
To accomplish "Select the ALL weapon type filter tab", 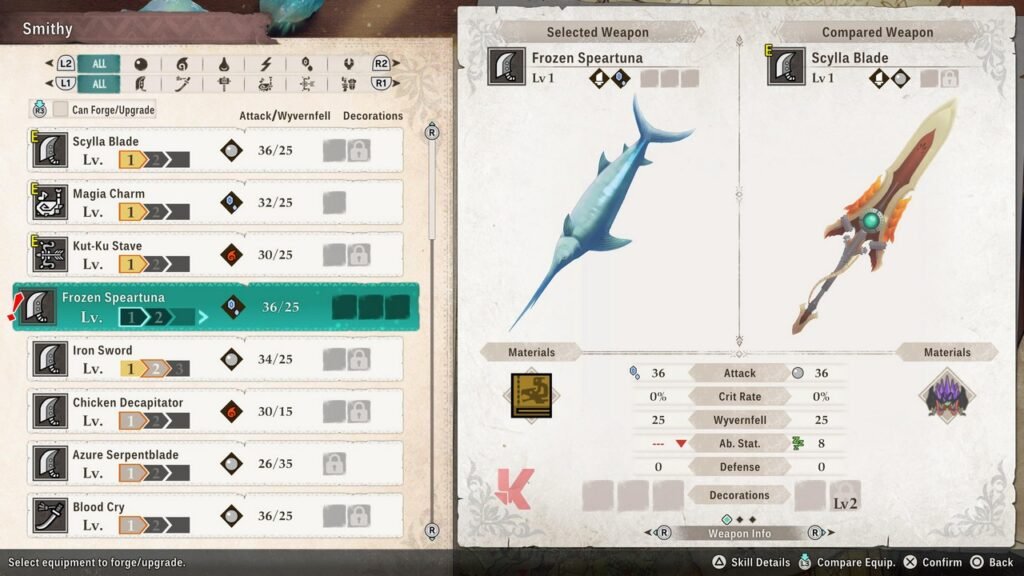I will pos(99,84).
